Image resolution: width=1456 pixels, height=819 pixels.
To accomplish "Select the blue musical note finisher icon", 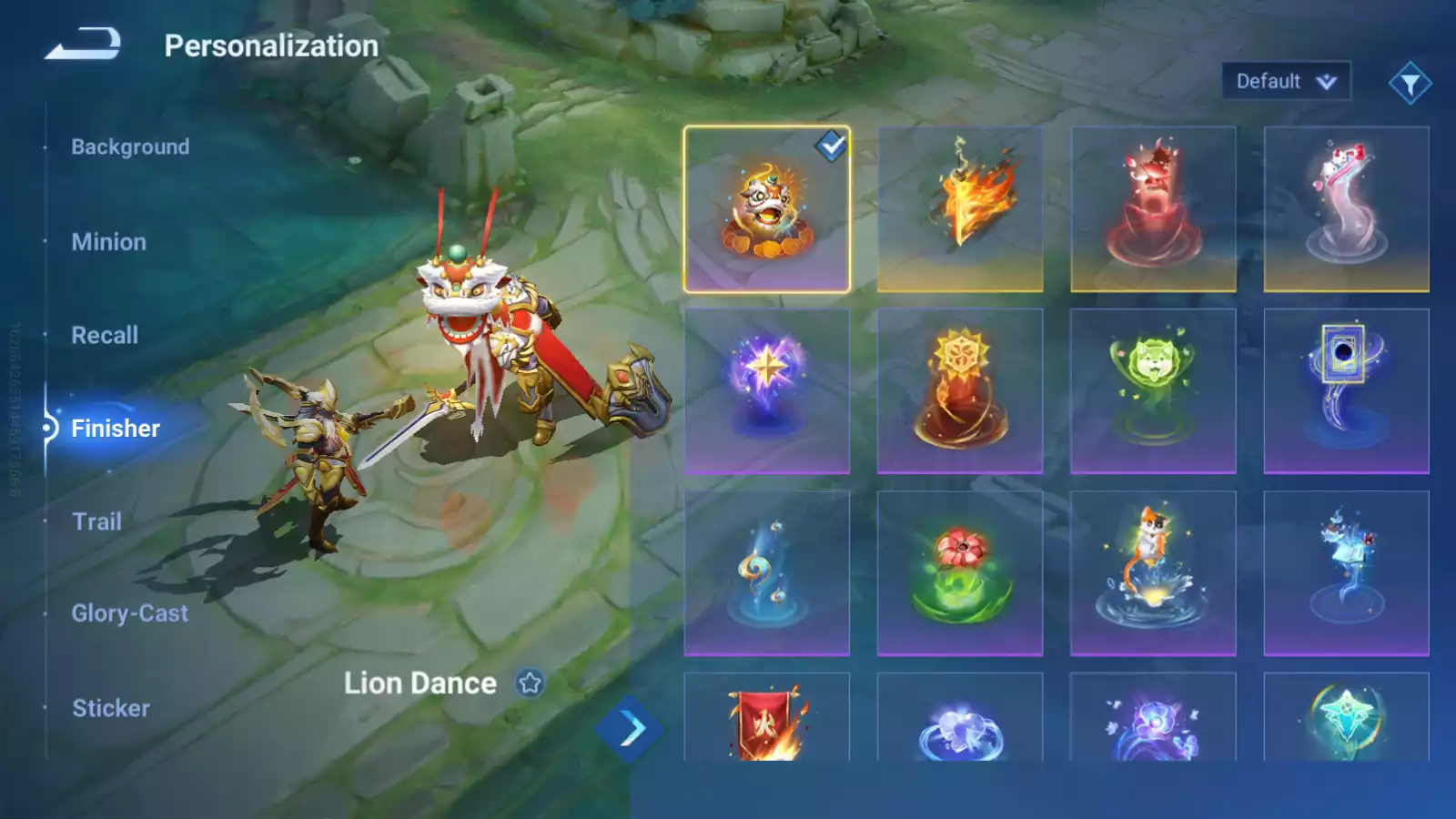I will pyautogui.click(x=767, y=573).
